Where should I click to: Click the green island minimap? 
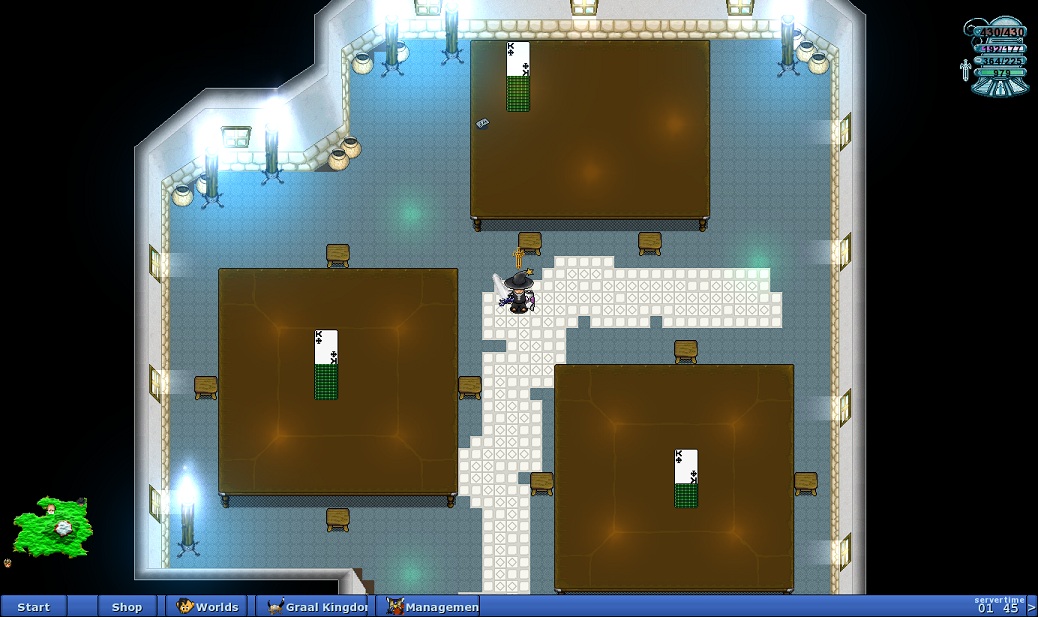(x=53, y=526)
